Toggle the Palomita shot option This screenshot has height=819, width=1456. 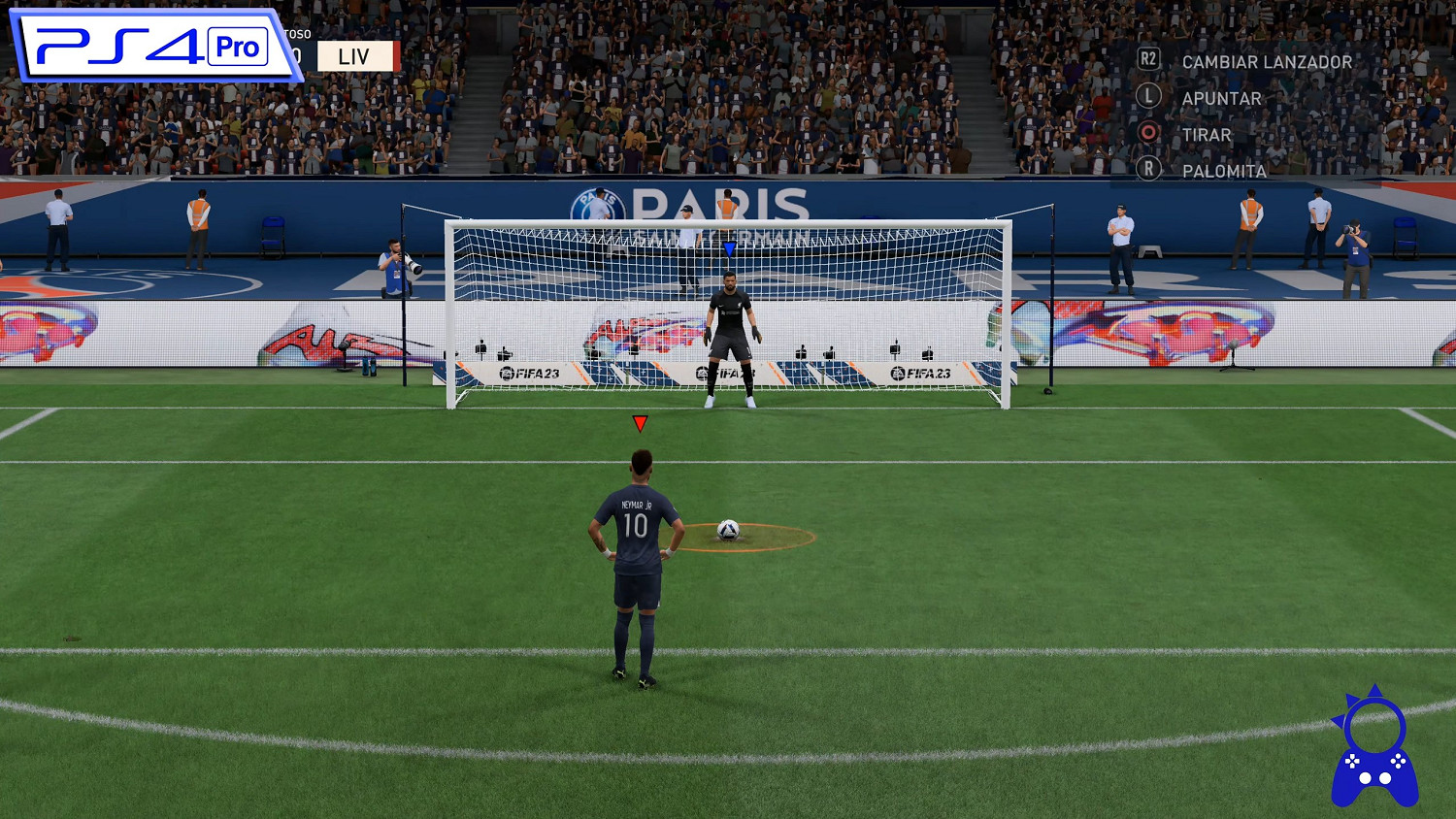point(1225,171)
